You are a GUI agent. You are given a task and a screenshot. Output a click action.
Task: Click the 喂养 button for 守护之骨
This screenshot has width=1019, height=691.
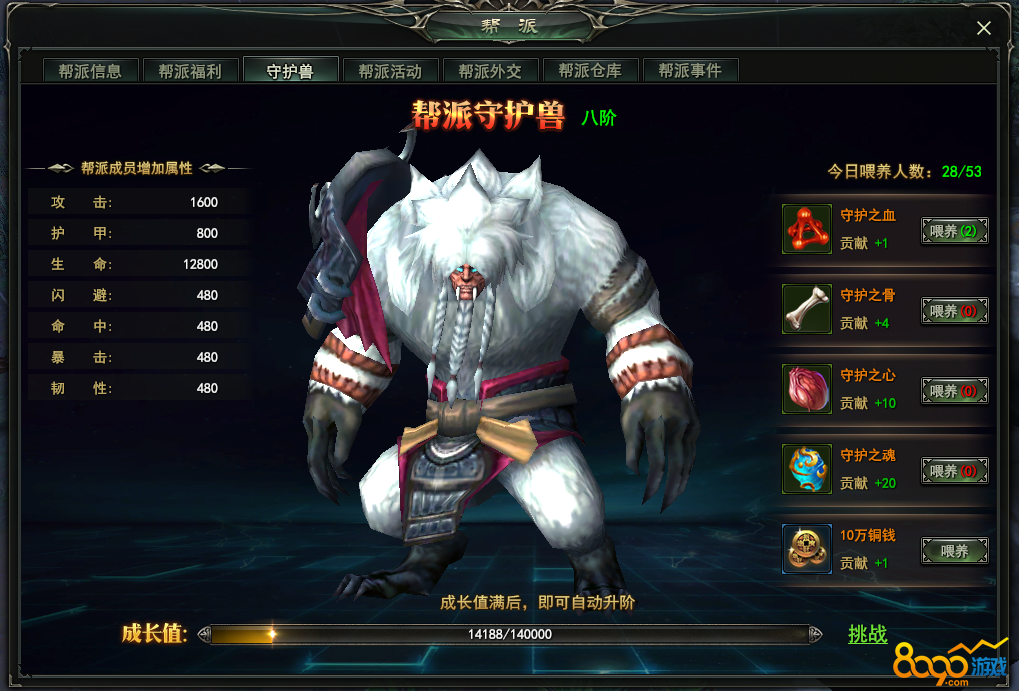[x=954, y=312]
